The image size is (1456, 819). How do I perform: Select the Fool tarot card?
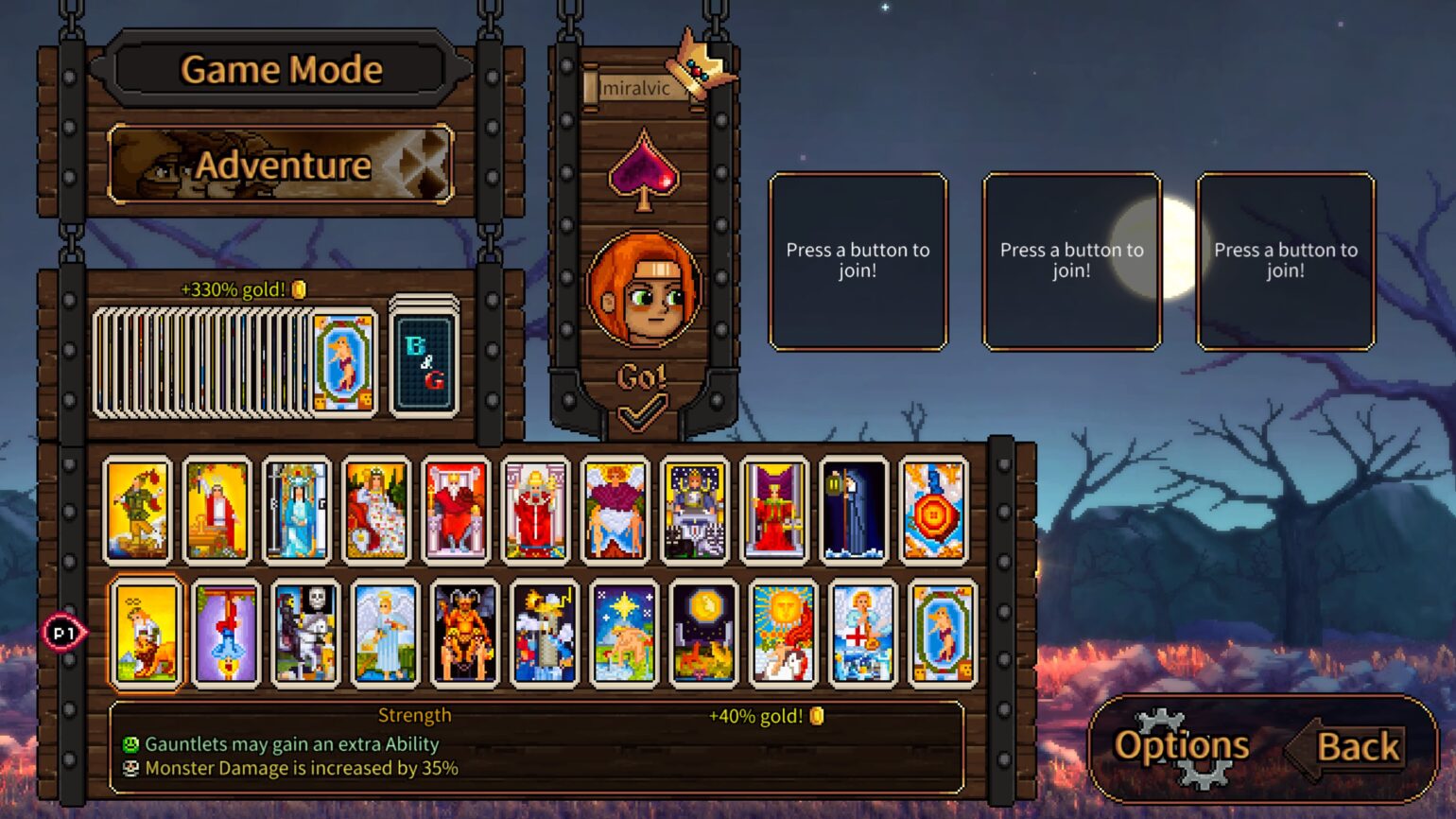(x=137, y=511)
